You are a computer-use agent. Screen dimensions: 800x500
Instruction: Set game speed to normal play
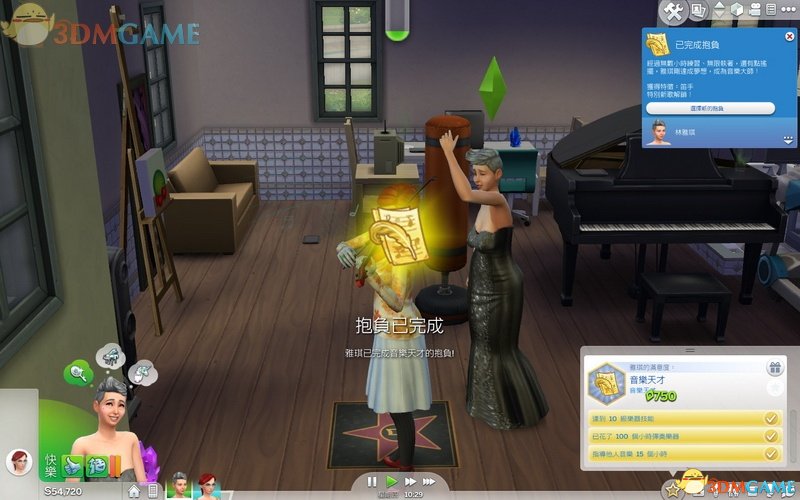pos(392,481)
